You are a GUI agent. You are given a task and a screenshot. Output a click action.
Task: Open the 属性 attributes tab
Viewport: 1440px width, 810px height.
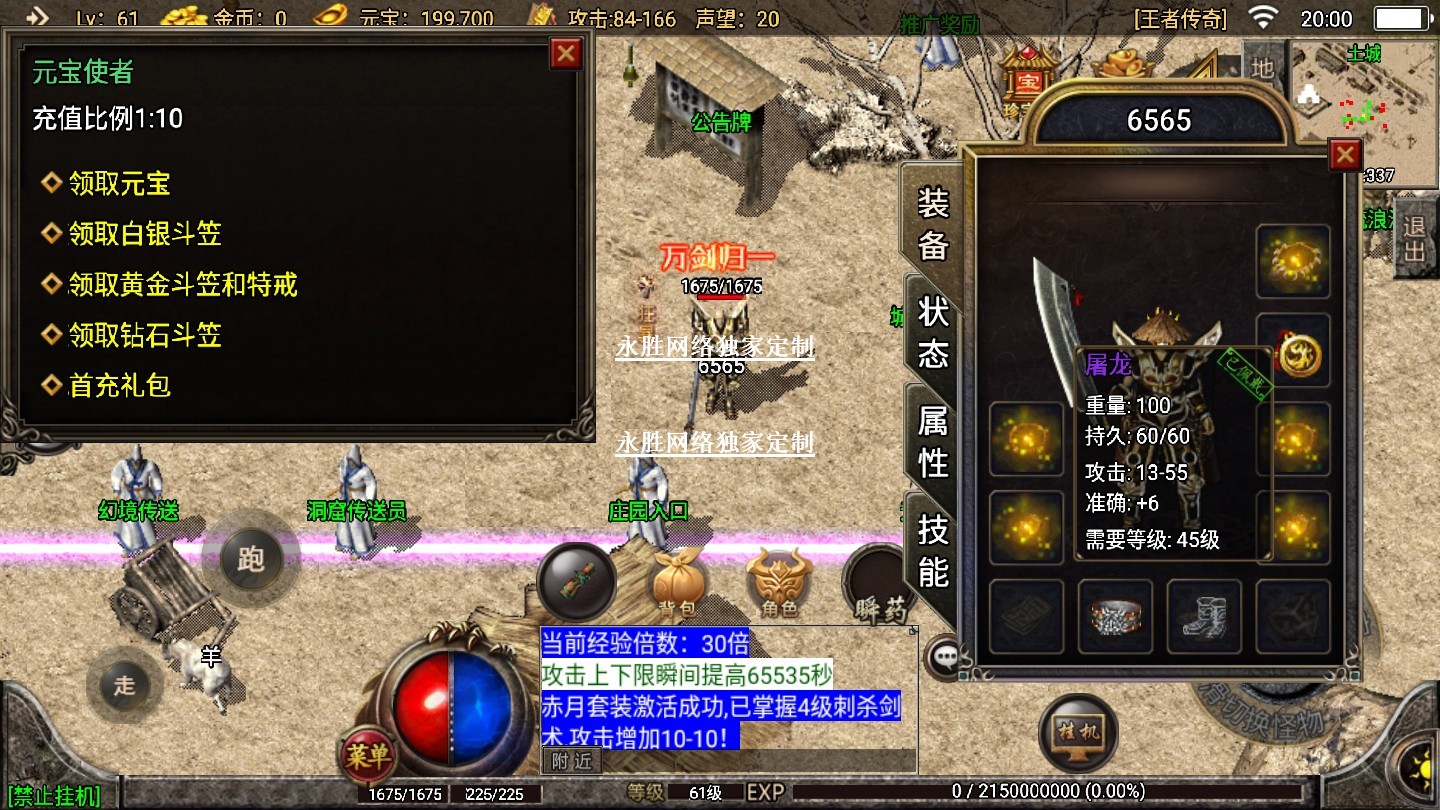932,442
